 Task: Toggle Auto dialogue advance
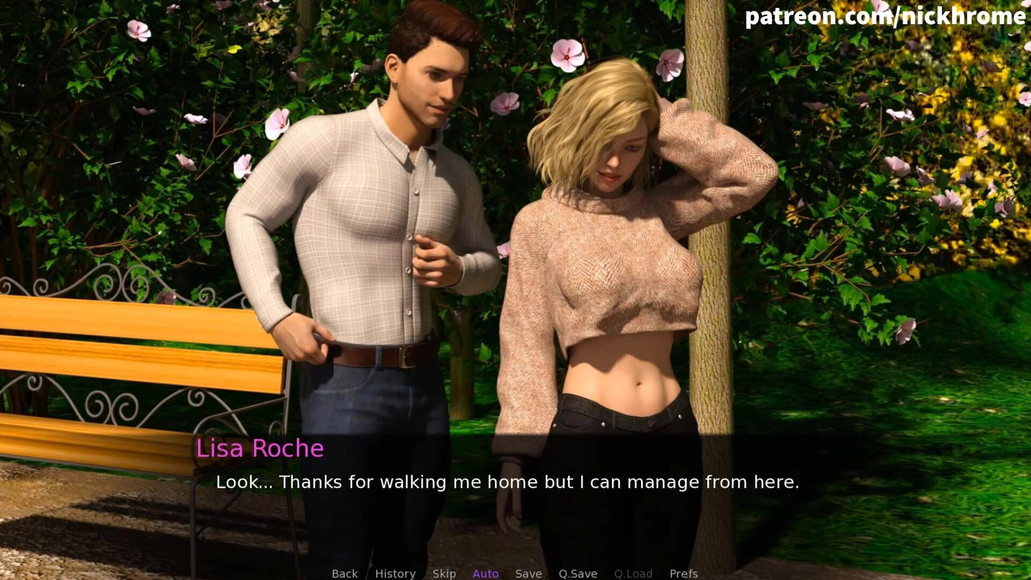[x=485, y=573]
